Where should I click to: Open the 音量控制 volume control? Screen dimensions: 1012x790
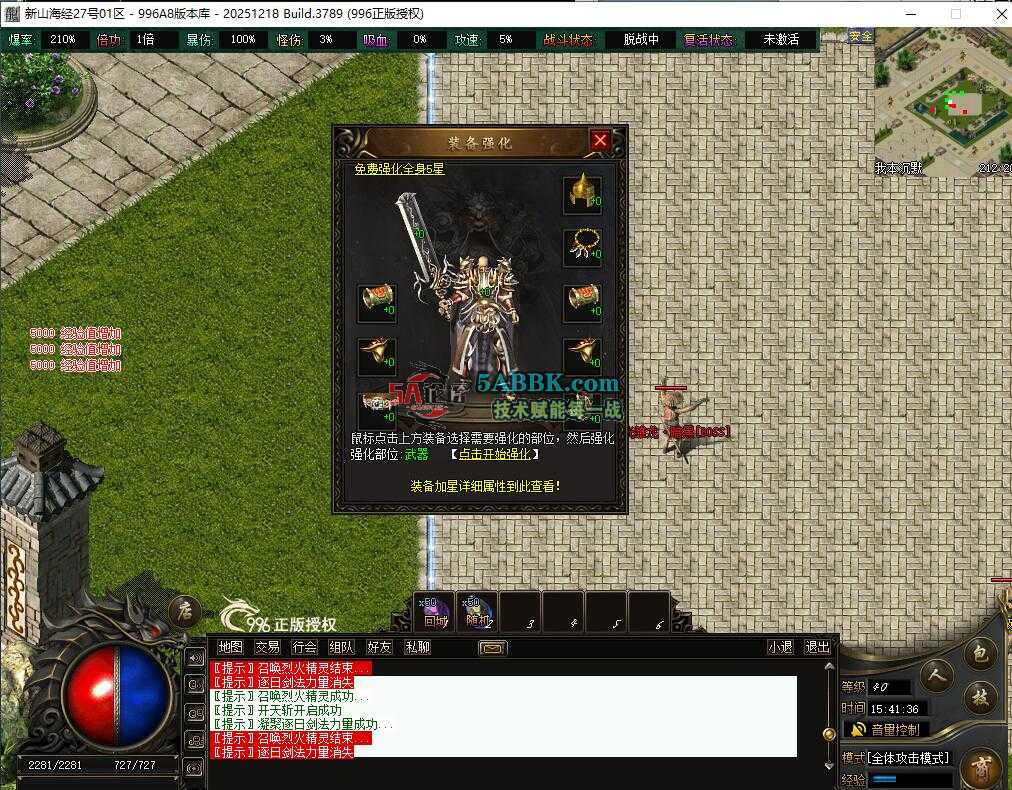point(886,729)
